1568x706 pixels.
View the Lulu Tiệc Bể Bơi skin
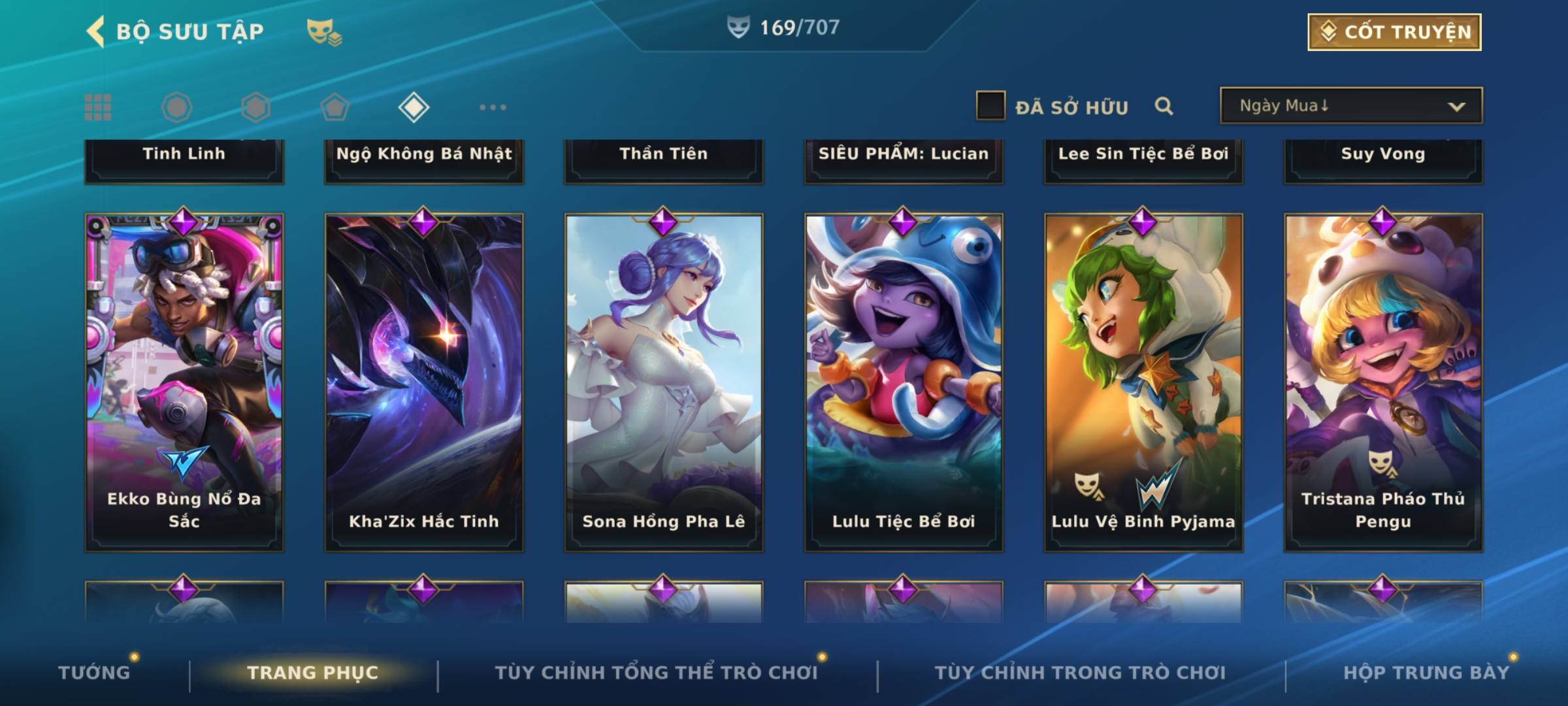pos(904,382)
